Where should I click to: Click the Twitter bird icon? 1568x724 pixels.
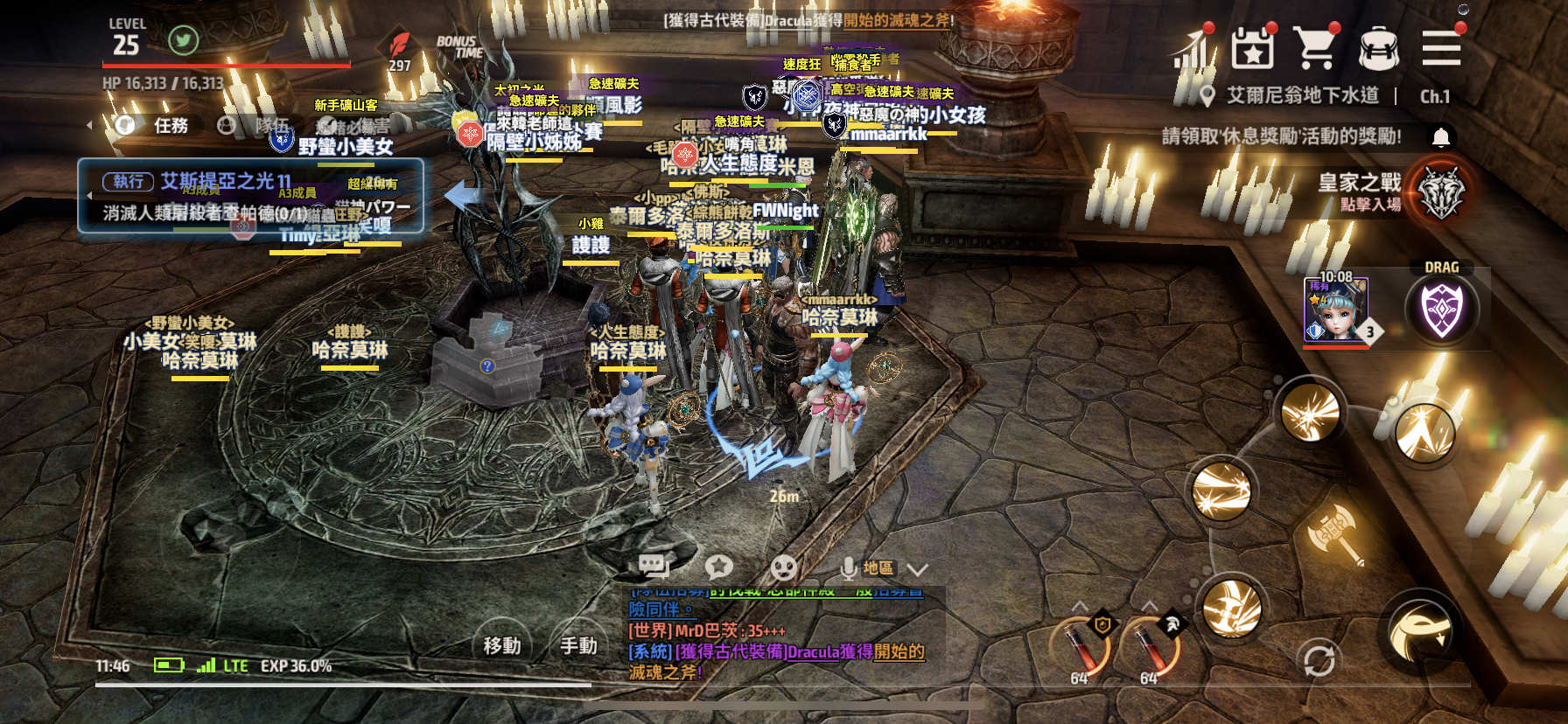coord(183,40)
